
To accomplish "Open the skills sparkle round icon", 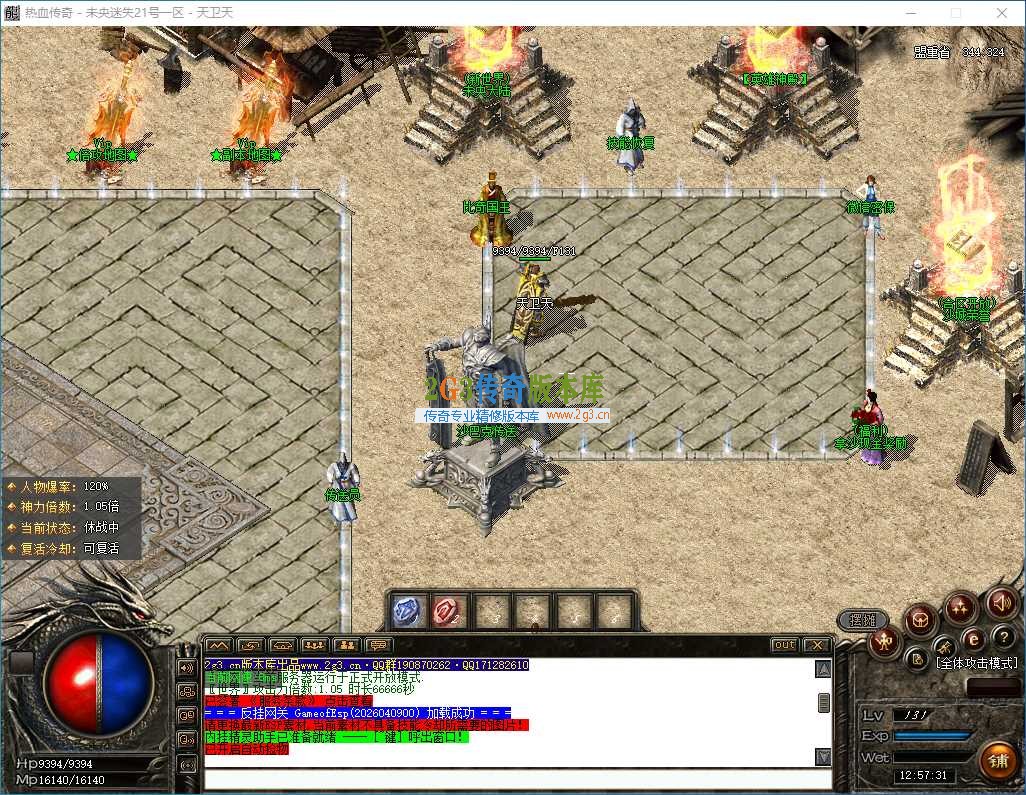I will 961,607.
